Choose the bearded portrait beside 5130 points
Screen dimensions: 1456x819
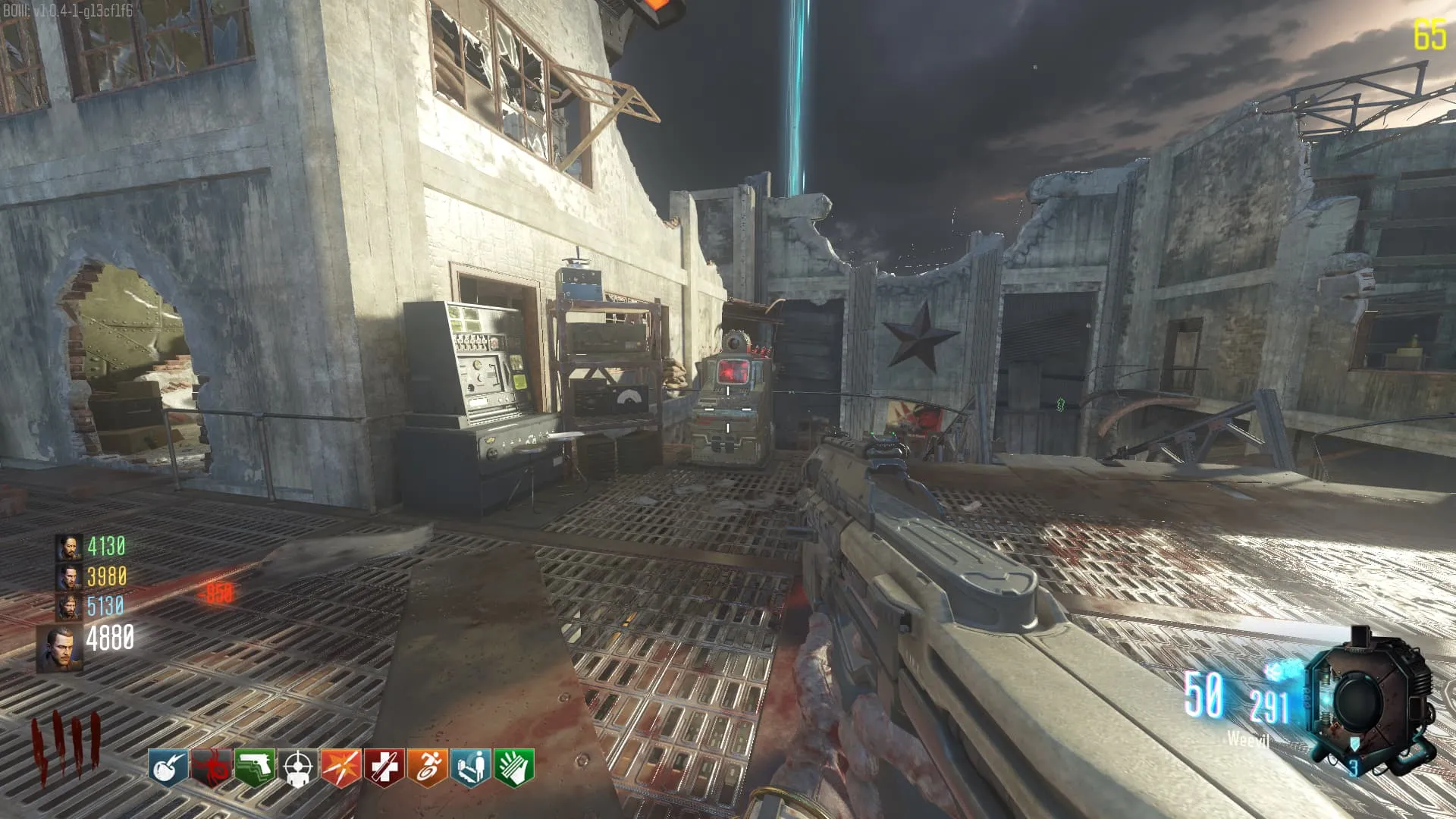point(69,607)
